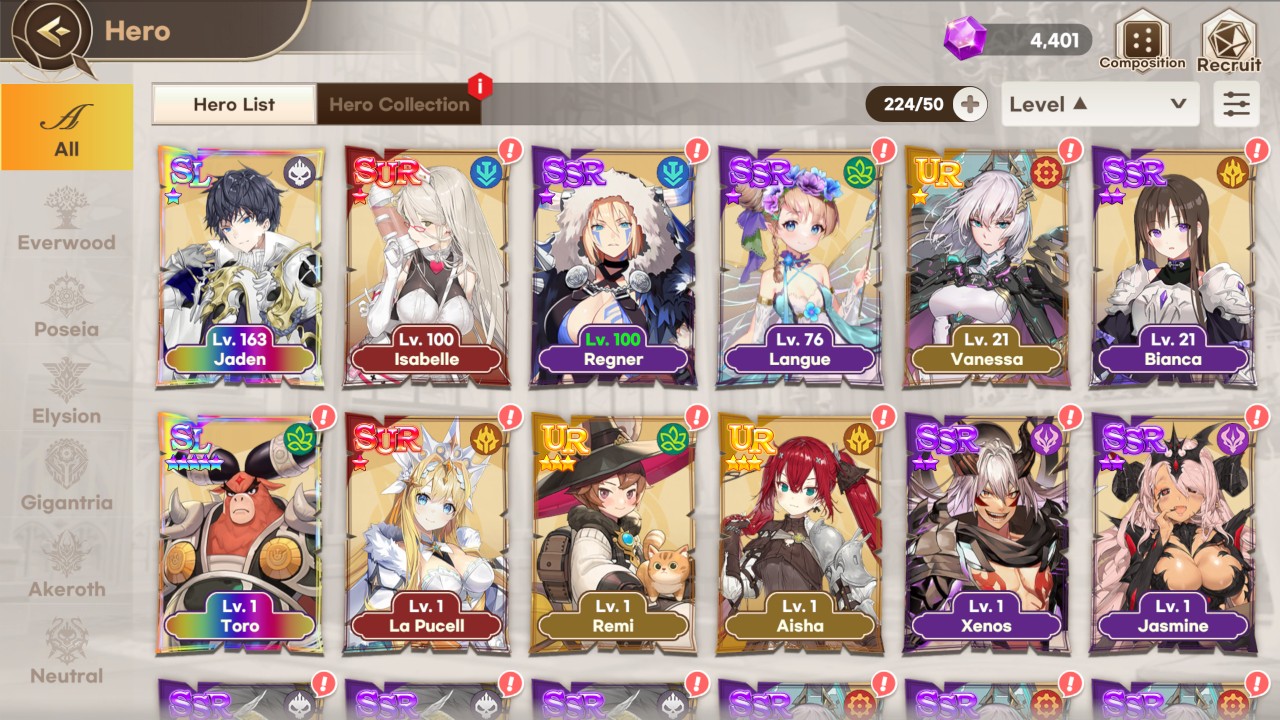Image resolution: width=1280 pixels, height=720 pixels.
Task: Switch to the Hero Collection tab
Action: (399, 104)
